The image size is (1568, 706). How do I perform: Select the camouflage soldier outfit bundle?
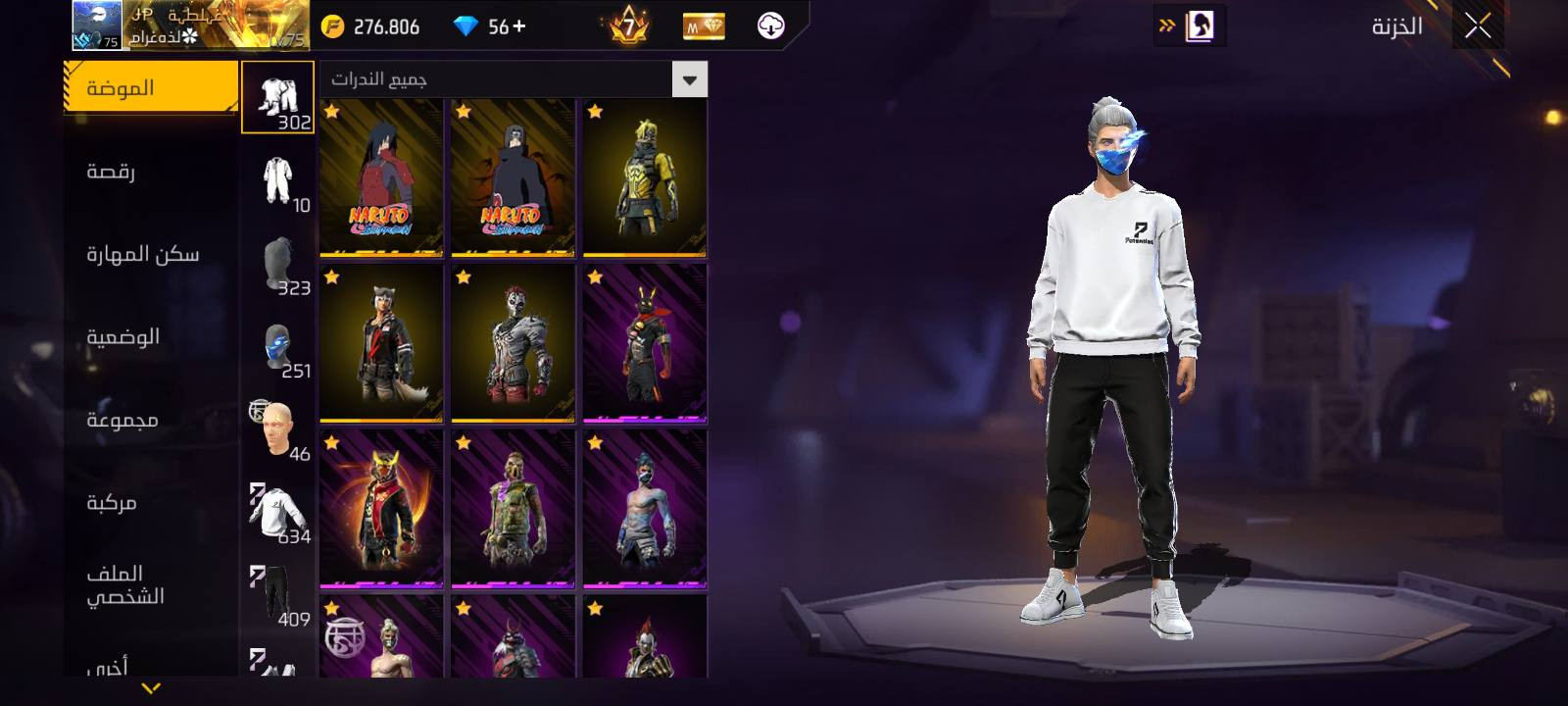[513, 509]
